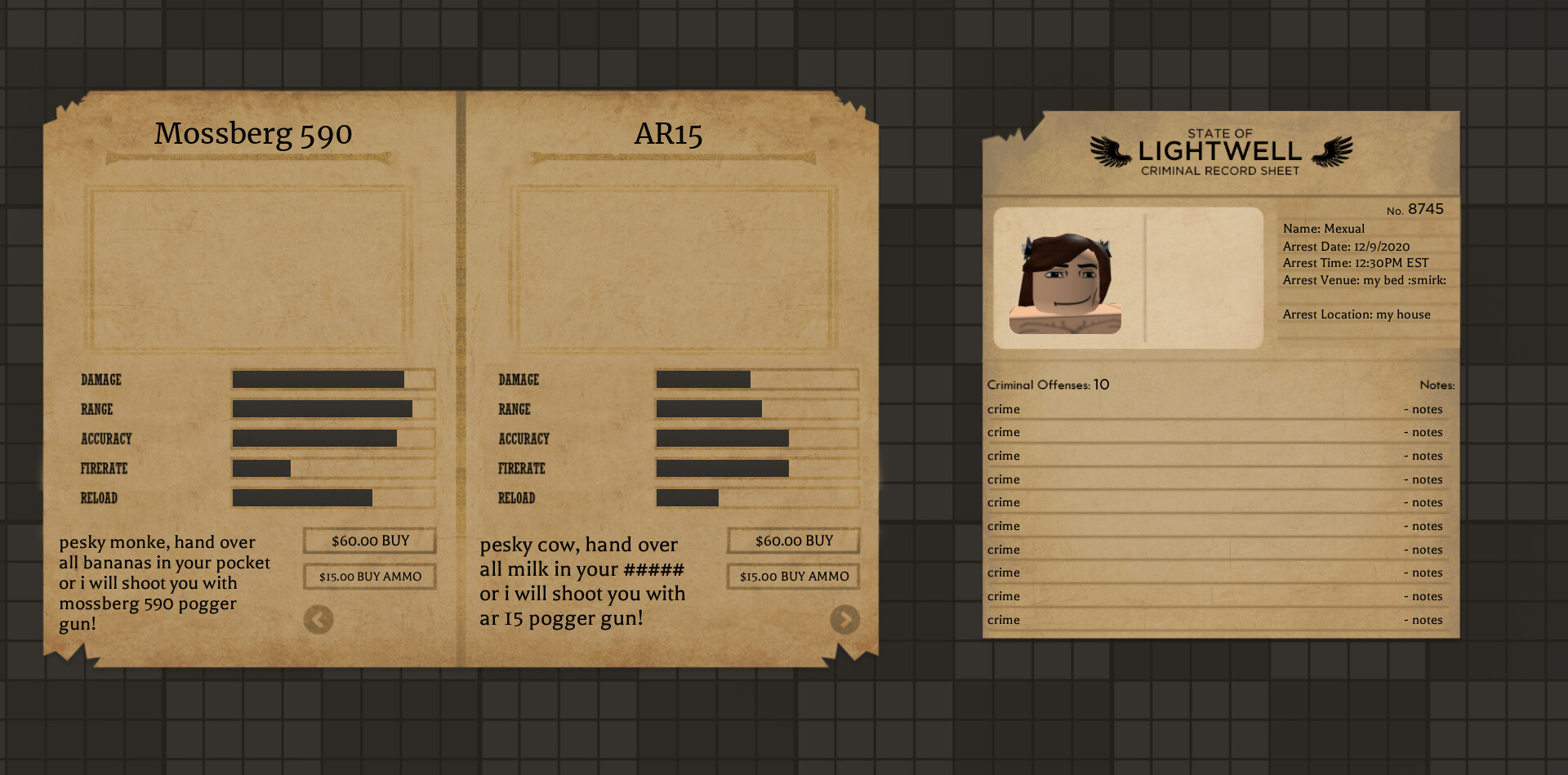Go to the next weapon page
Image resolution: width=1568 pixels, height=775 pixels.
pos(844,620)
